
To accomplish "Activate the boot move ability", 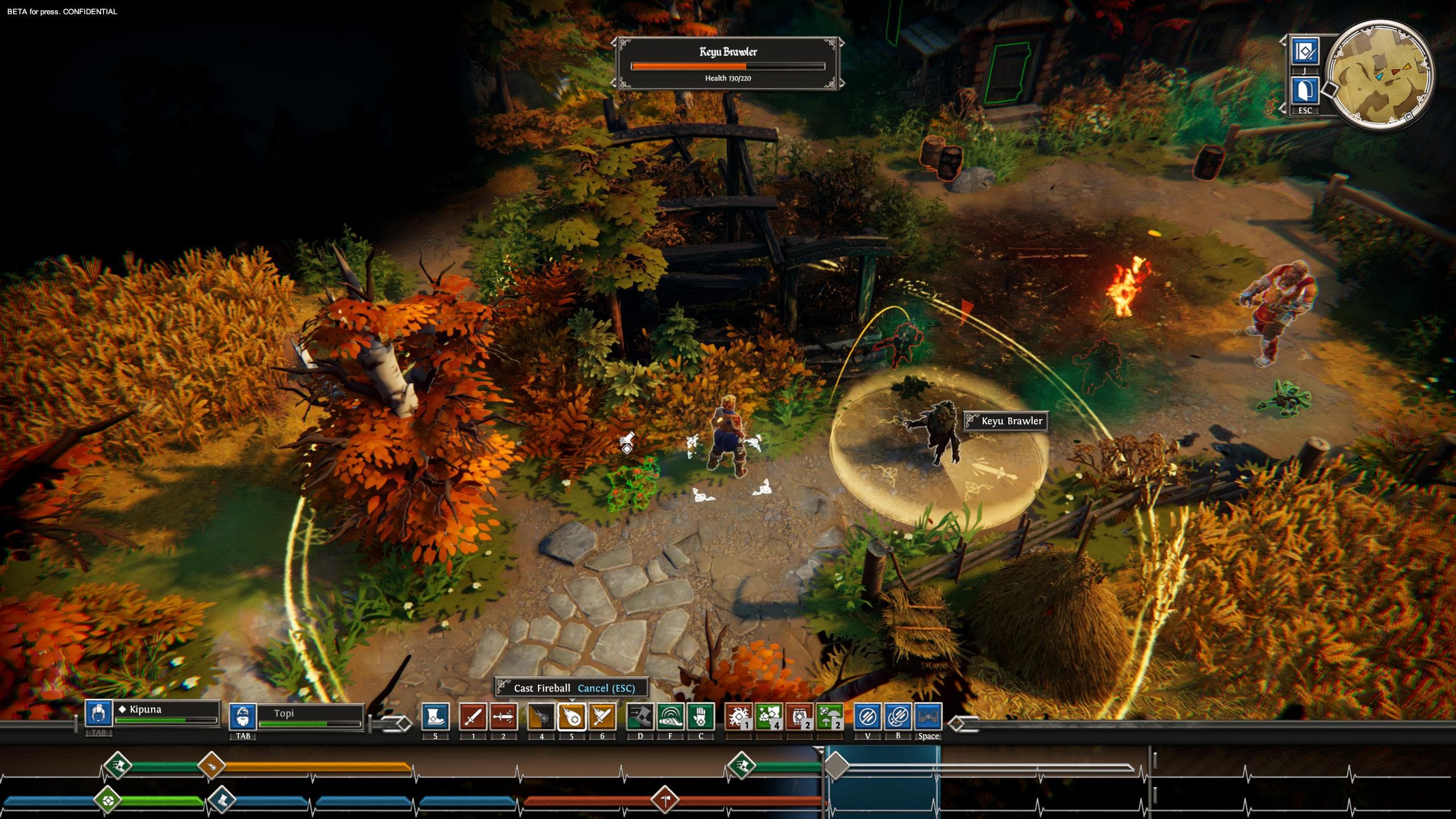I will tap(435, 717).
